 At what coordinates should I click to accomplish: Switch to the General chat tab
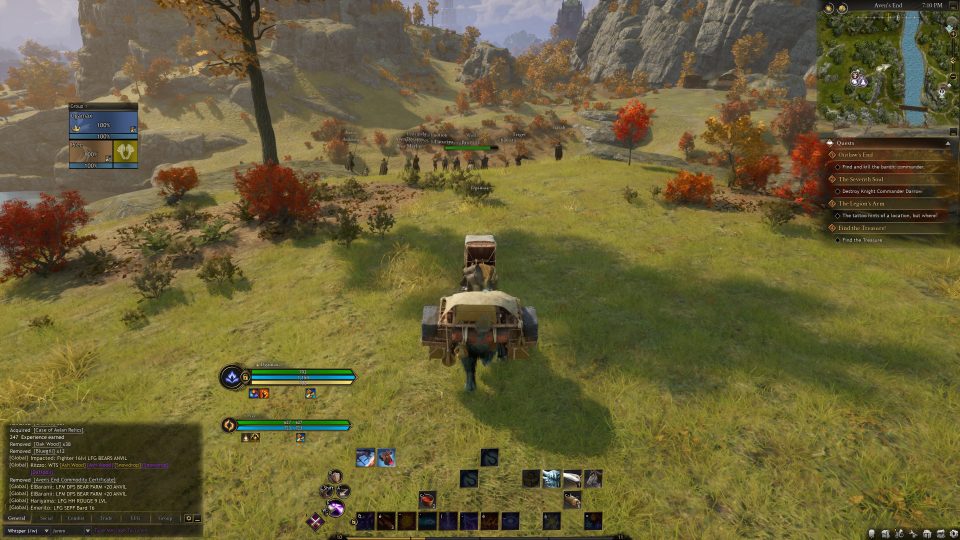point(17,518)
